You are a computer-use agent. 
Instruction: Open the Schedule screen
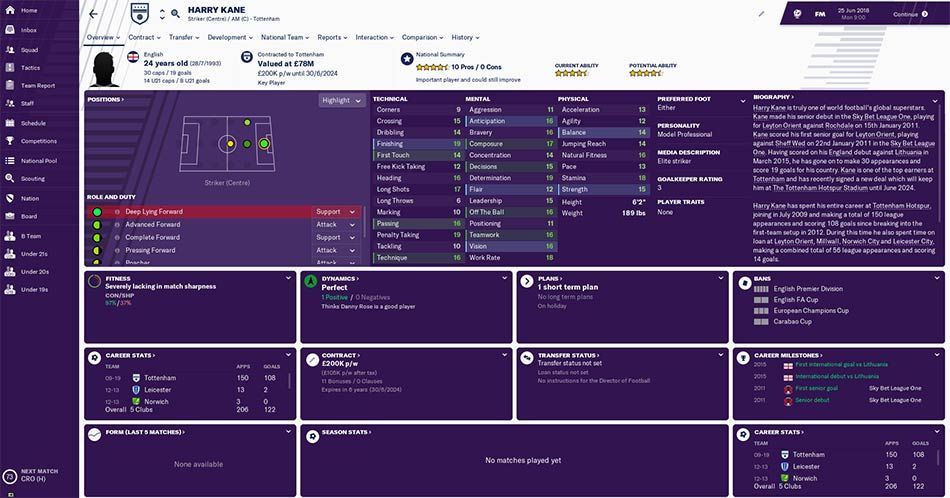point(33,123)
